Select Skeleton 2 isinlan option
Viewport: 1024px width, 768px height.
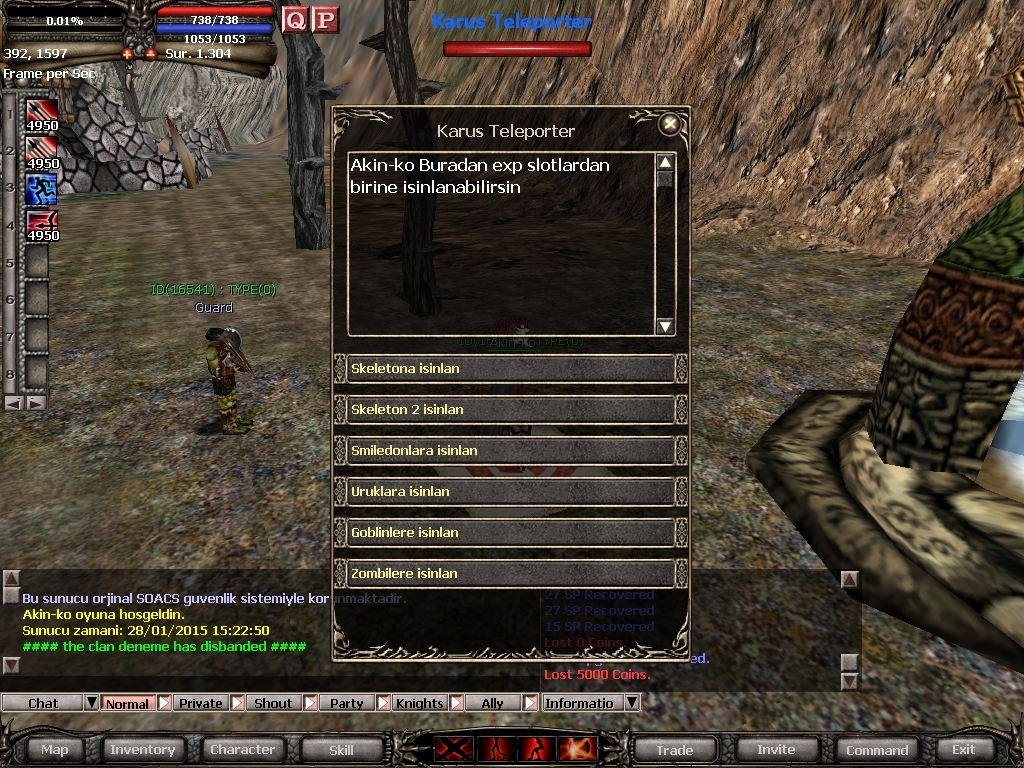tap(510, 410)
